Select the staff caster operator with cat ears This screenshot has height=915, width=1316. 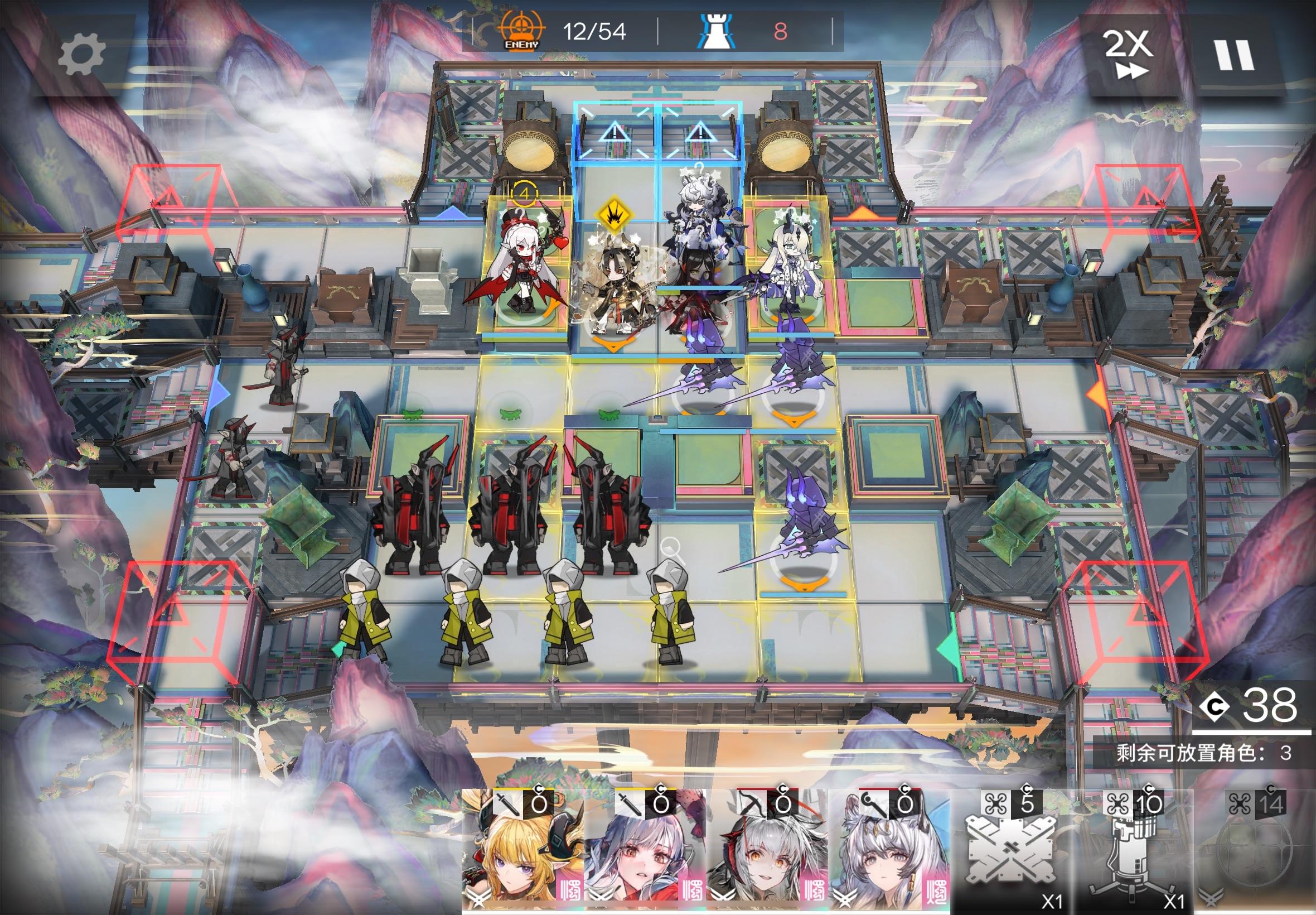click(889, 851)
